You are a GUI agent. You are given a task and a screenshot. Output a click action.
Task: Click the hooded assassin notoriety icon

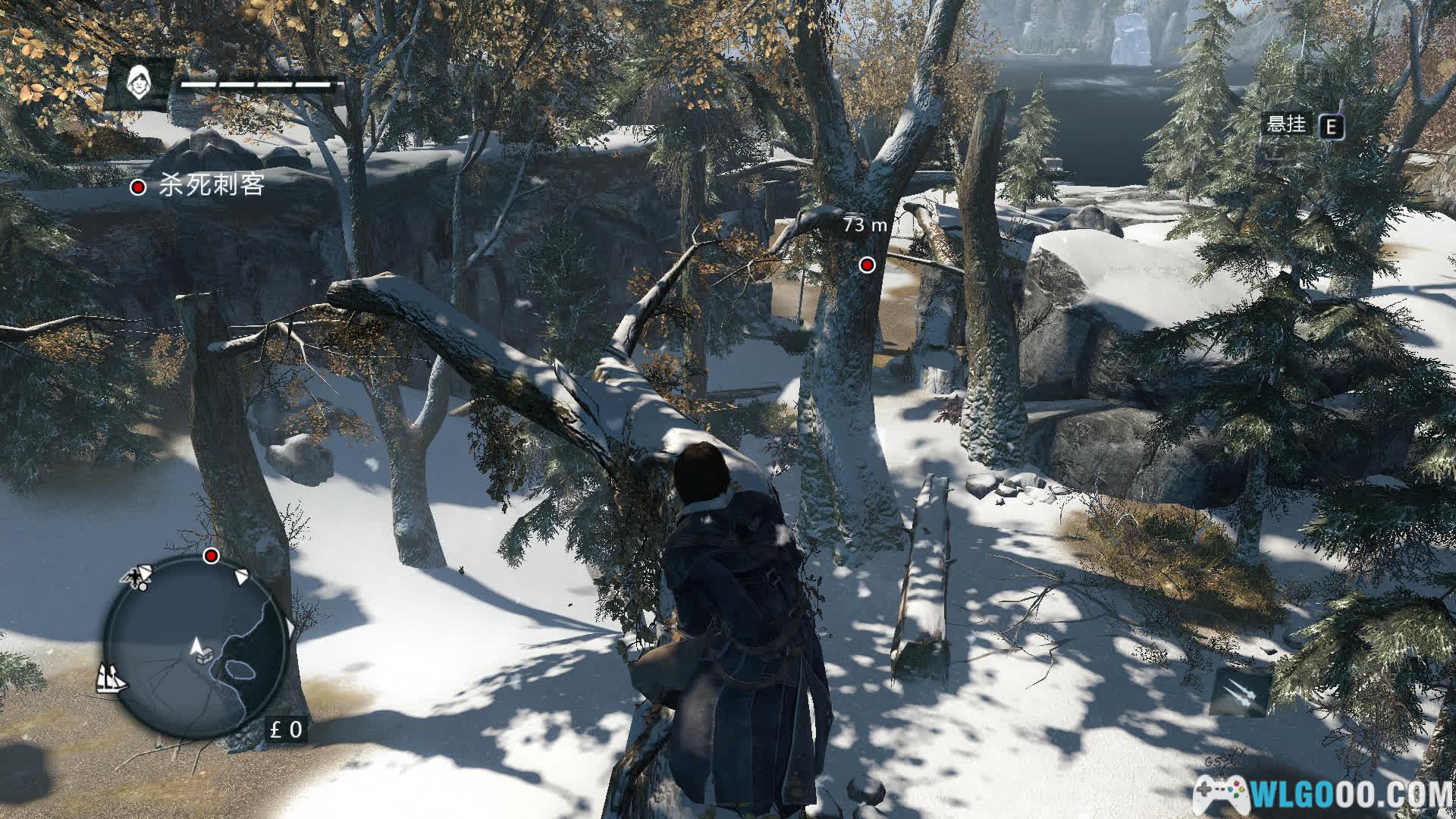tap(138, 80)
